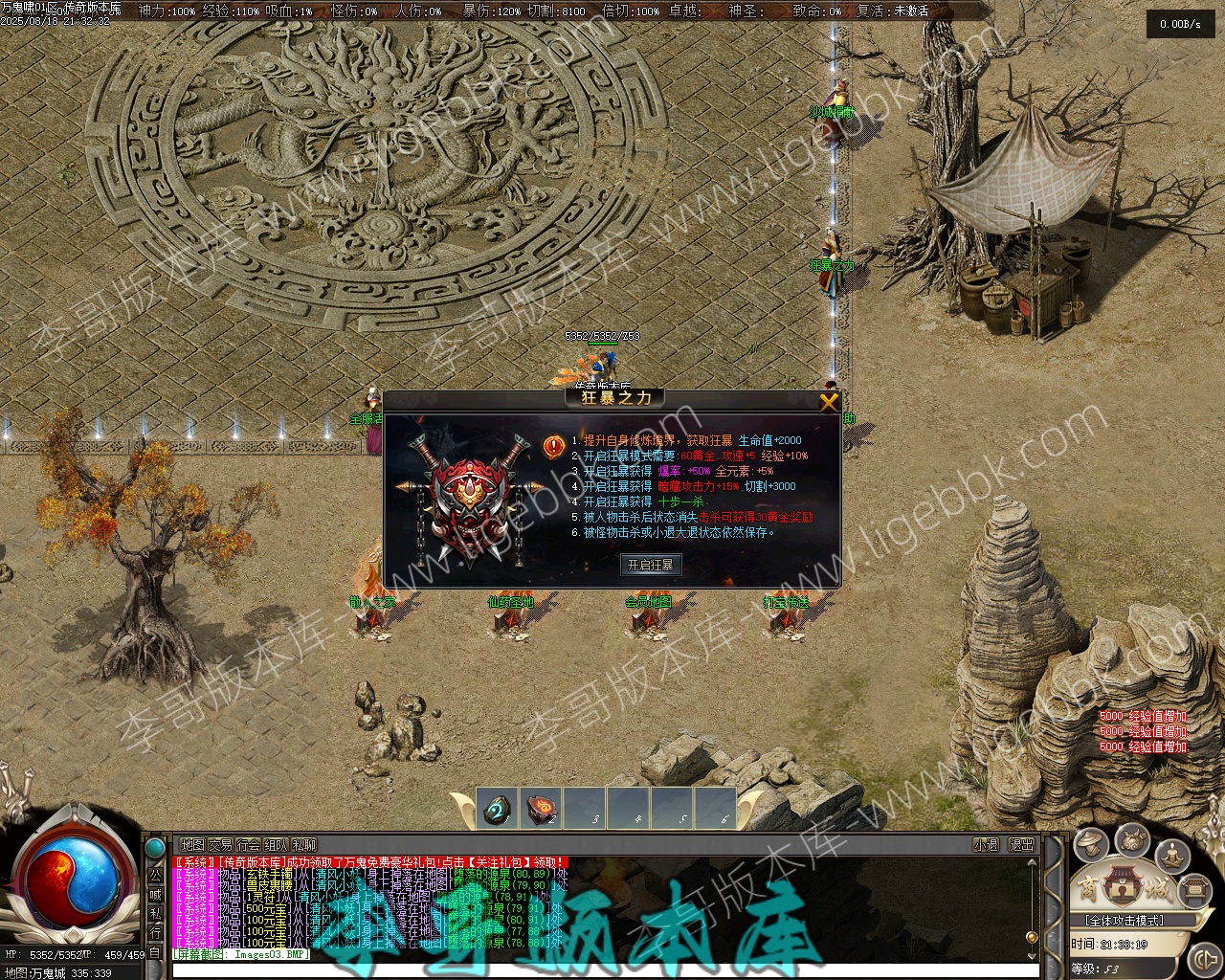1225x980 pixels.
Task: Switch to the 地图 chat tab
Action: tap(192, 845)
